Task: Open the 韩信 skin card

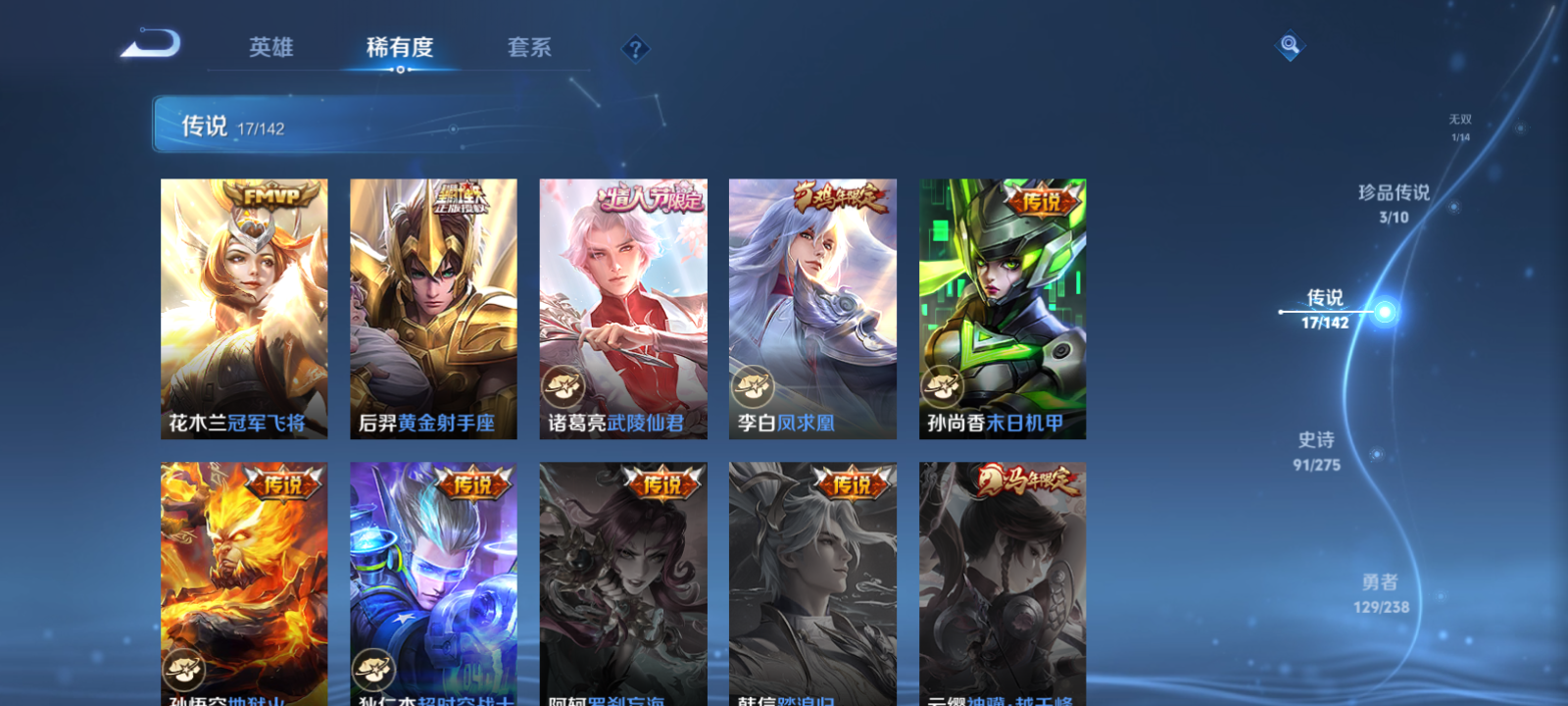Action: (812, 583)
